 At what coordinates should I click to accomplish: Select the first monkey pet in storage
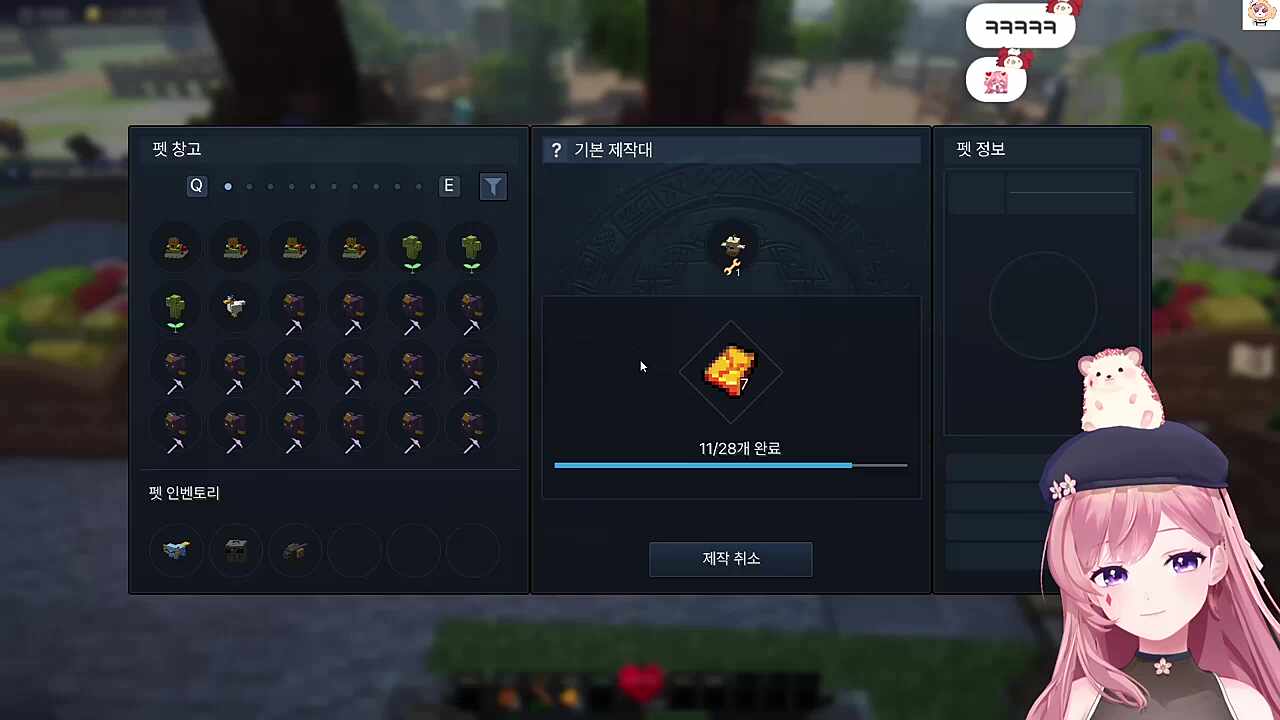[175, 248]
